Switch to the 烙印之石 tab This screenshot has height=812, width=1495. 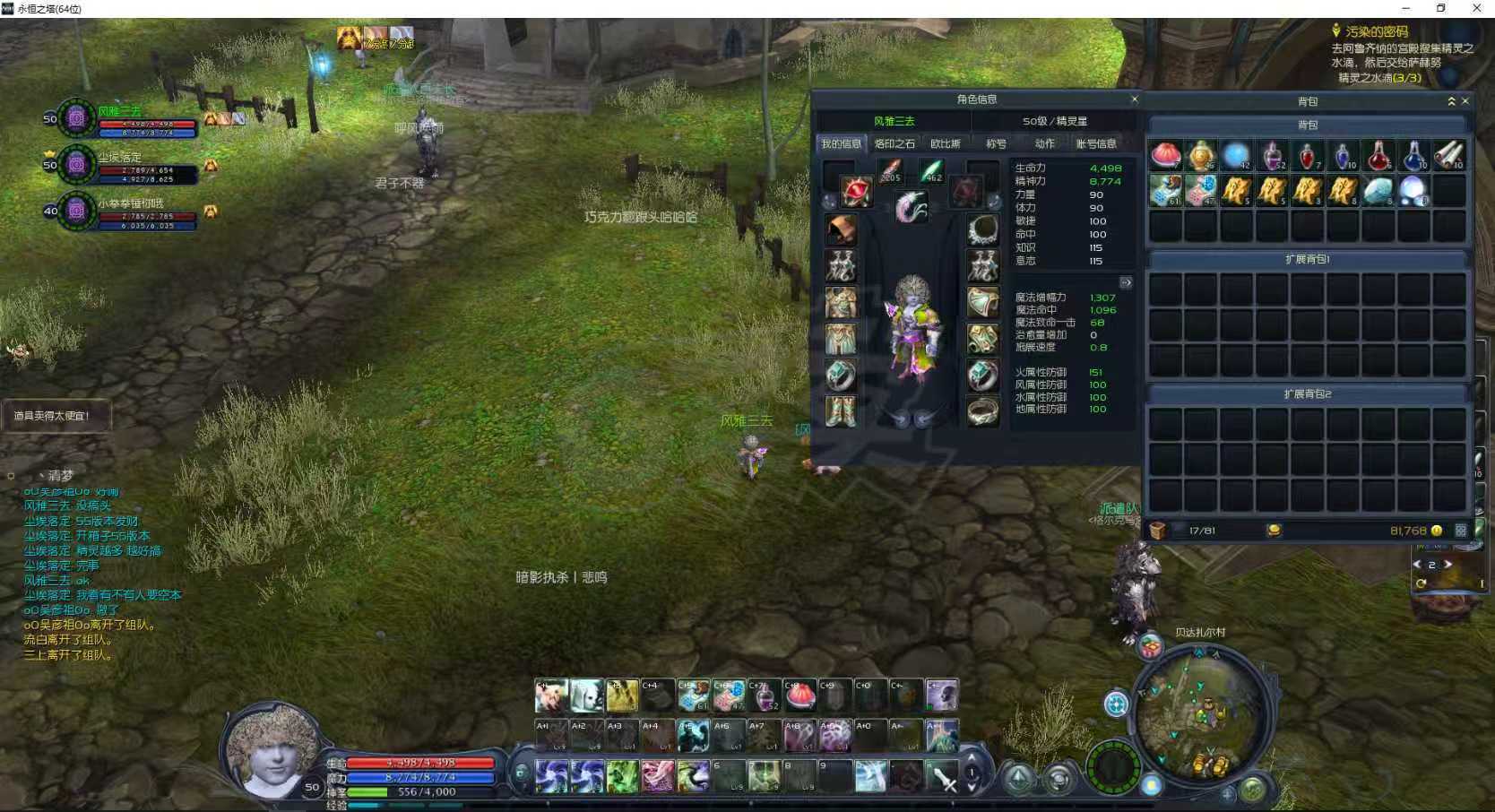tap(894, 143)
